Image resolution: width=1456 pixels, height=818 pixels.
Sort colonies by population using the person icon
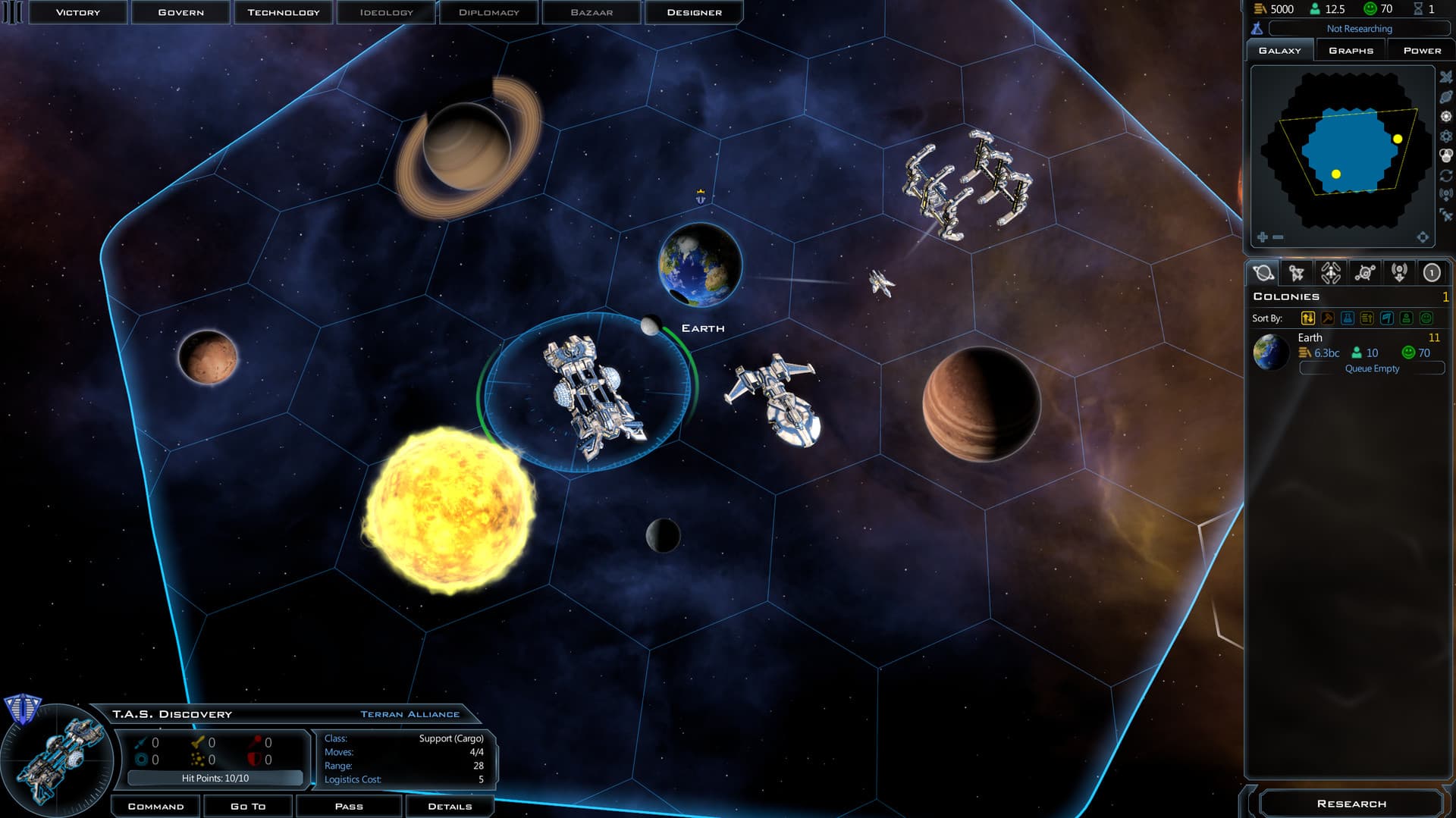[1405, 319]
